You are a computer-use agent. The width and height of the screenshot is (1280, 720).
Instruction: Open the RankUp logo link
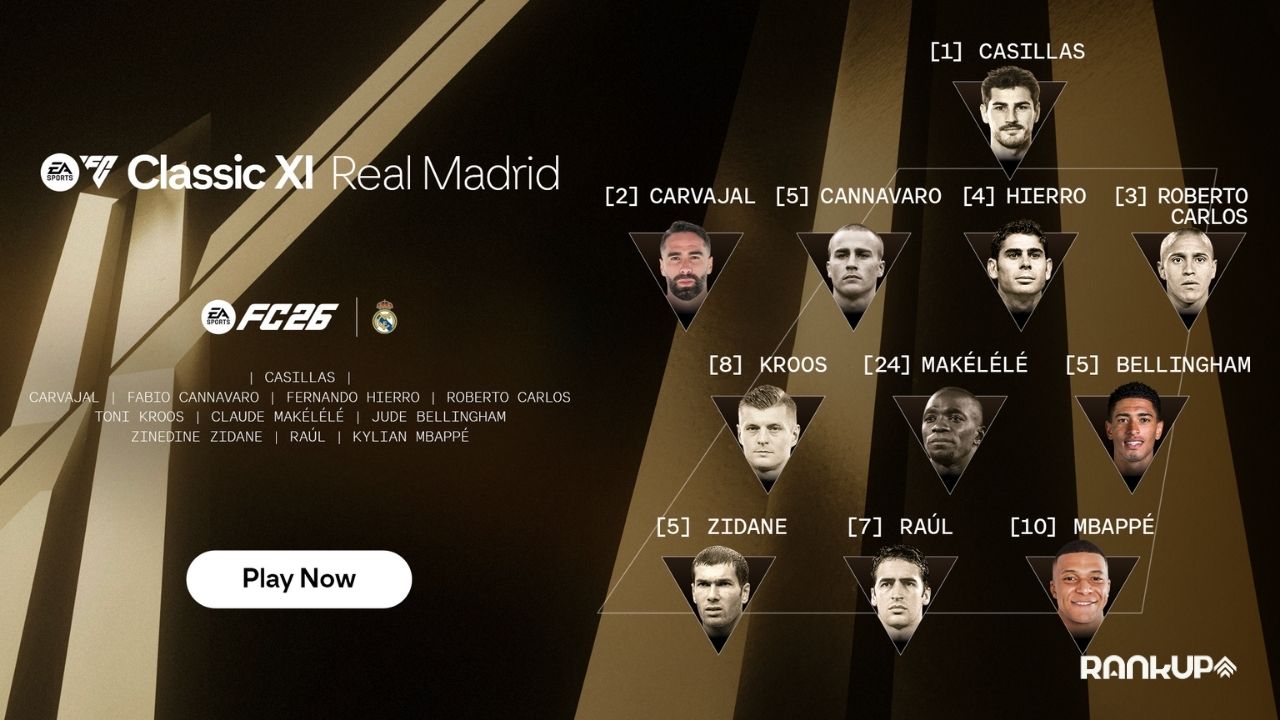pyautogui.click(x=1158, y=667)
